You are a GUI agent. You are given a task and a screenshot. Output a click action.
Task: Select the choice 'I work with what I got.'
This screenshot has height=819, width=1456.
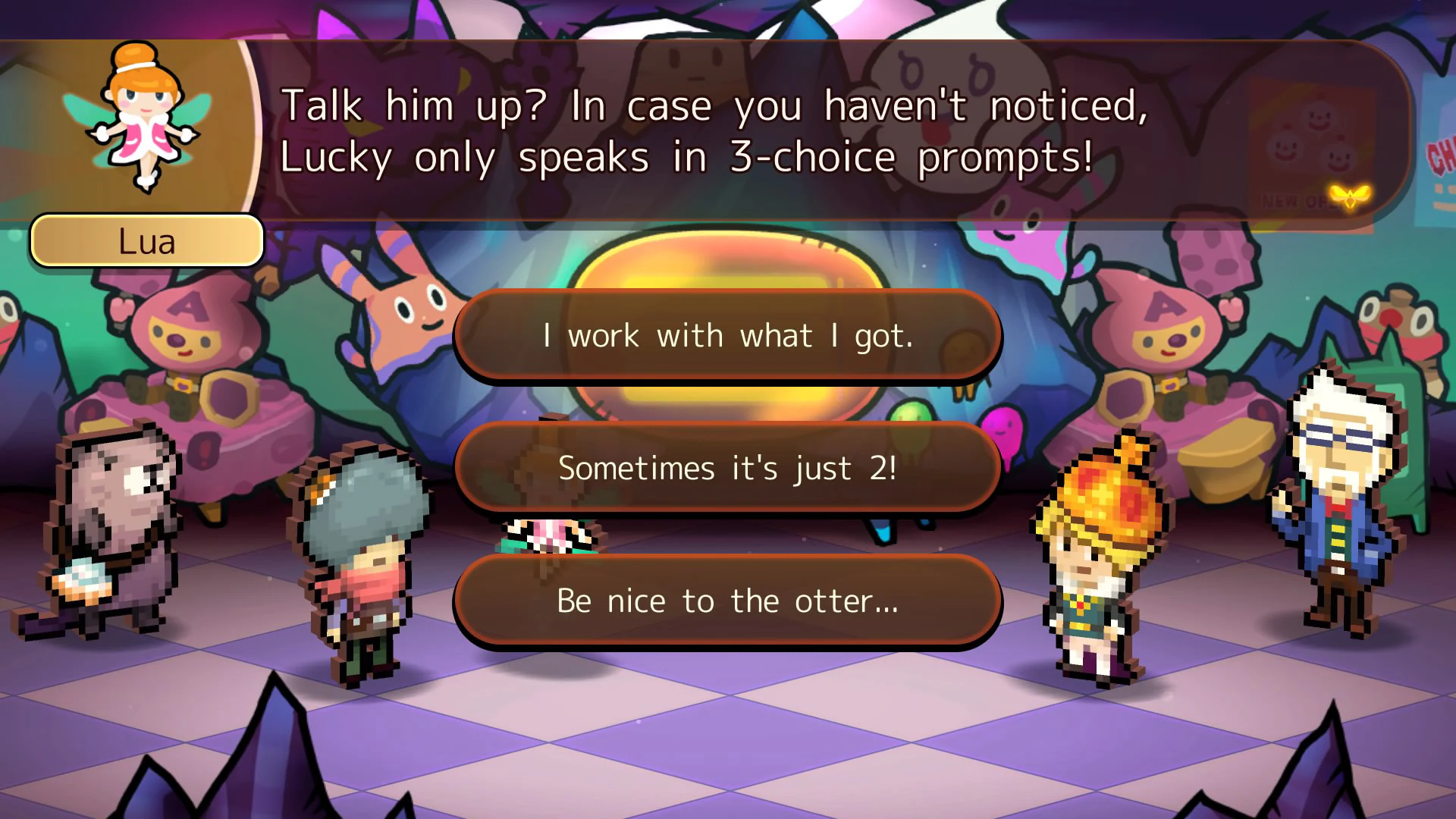point(726,336)
